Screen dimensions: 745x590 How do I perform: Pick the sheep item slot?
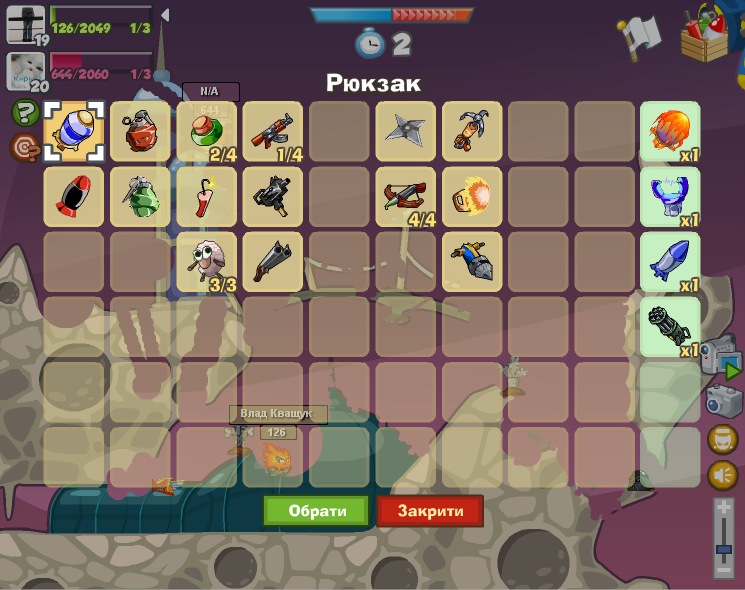pyautogui.click(x=206, y=262)
